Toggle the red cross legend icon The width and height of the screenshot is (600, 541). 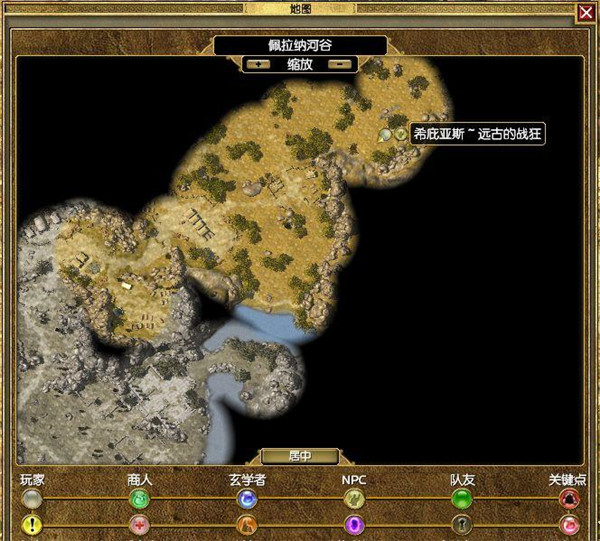click(x=140, y=524)
